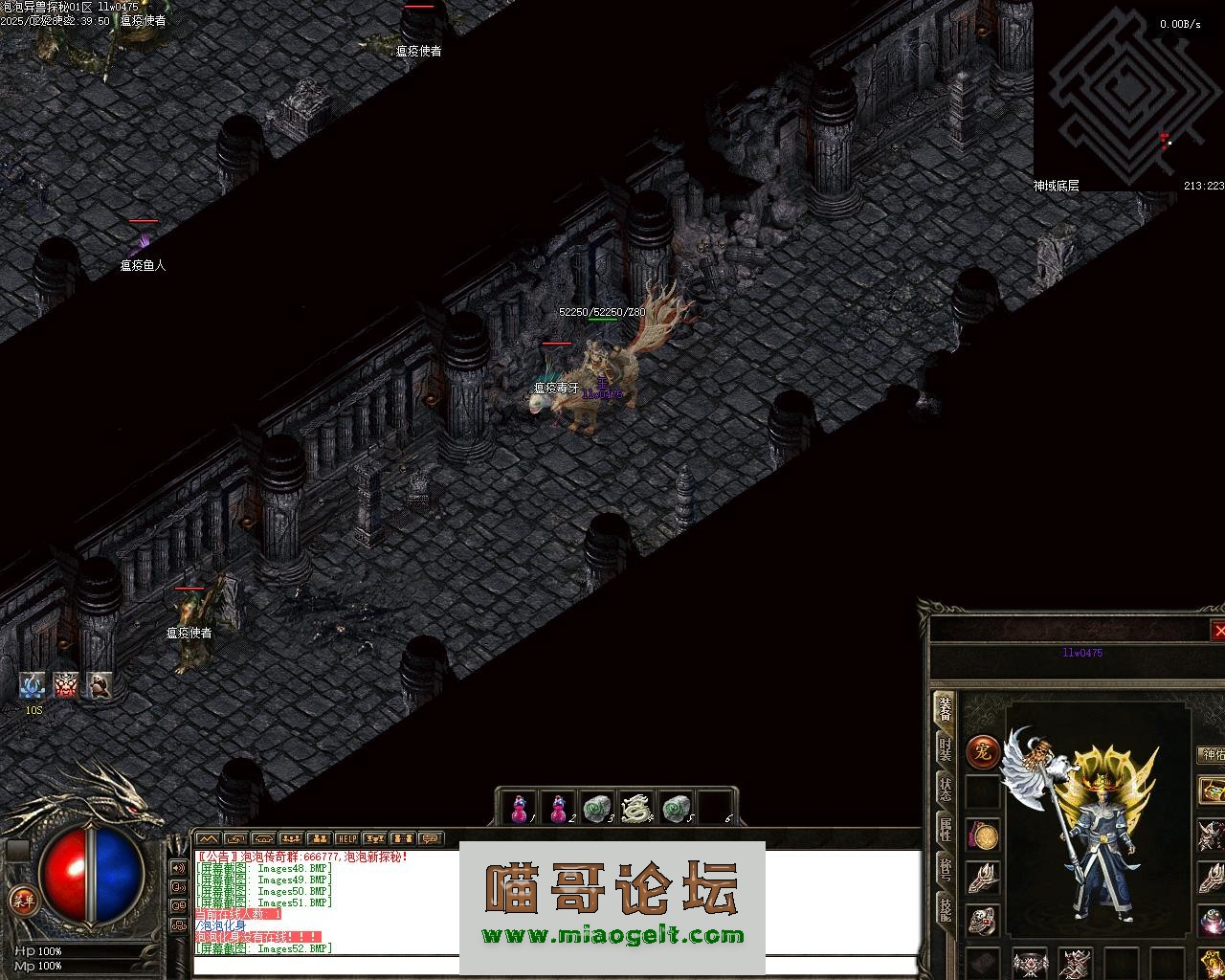Use the red potion in hotbar slot 1

(x=520, y=809)
